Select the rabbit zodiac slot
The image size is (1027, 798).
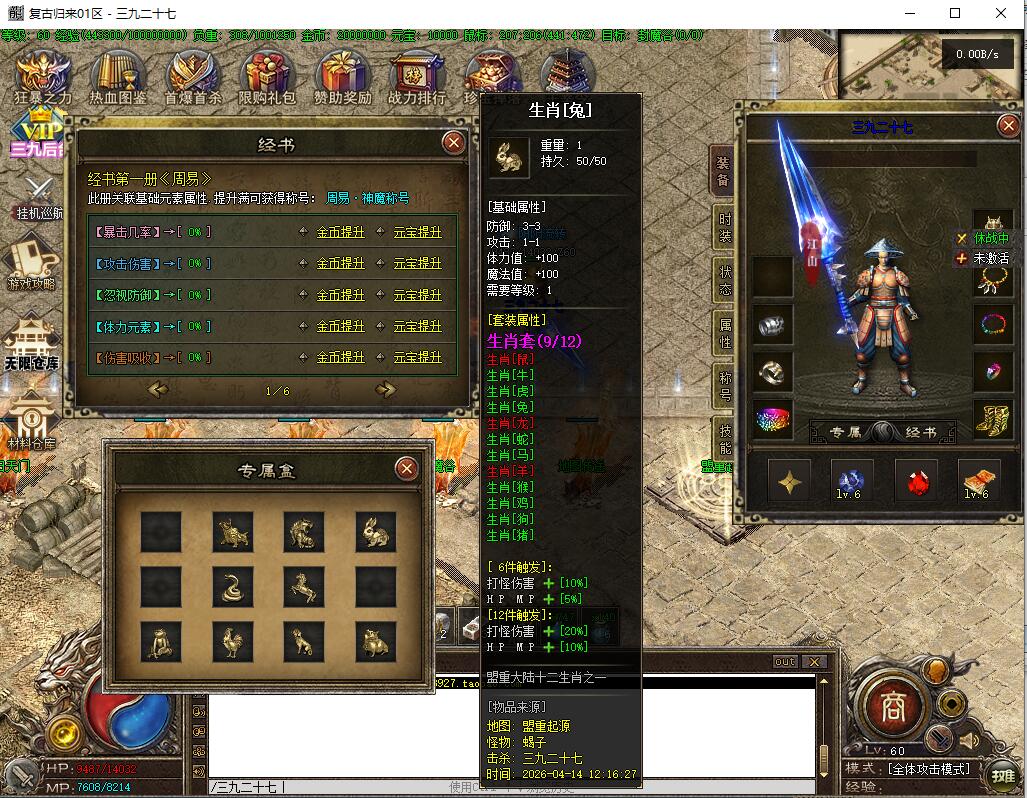point(375,532)
